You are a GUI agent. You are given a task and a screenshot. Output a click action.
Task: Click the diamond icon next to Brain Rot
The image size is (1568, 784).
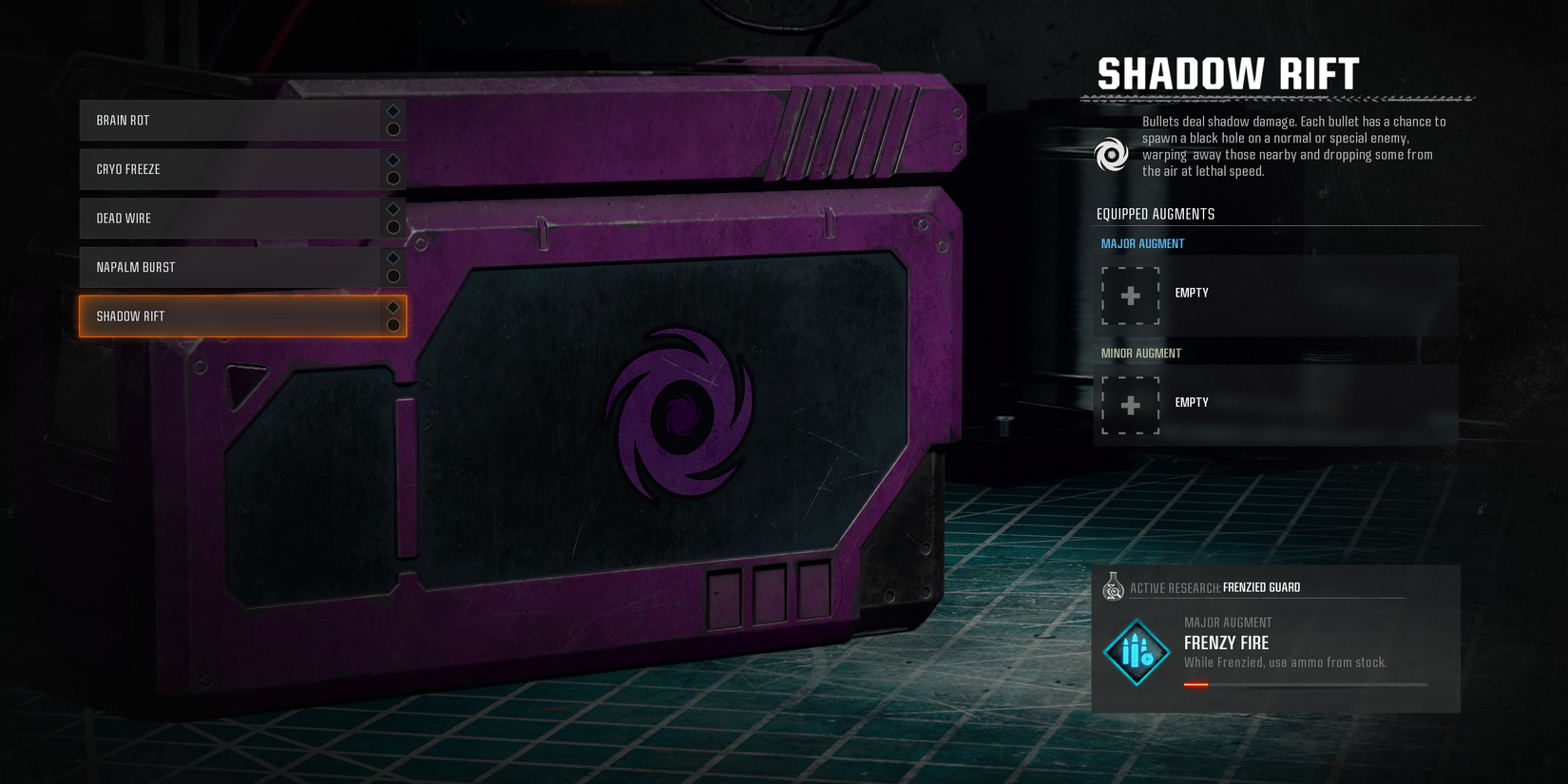392,109
